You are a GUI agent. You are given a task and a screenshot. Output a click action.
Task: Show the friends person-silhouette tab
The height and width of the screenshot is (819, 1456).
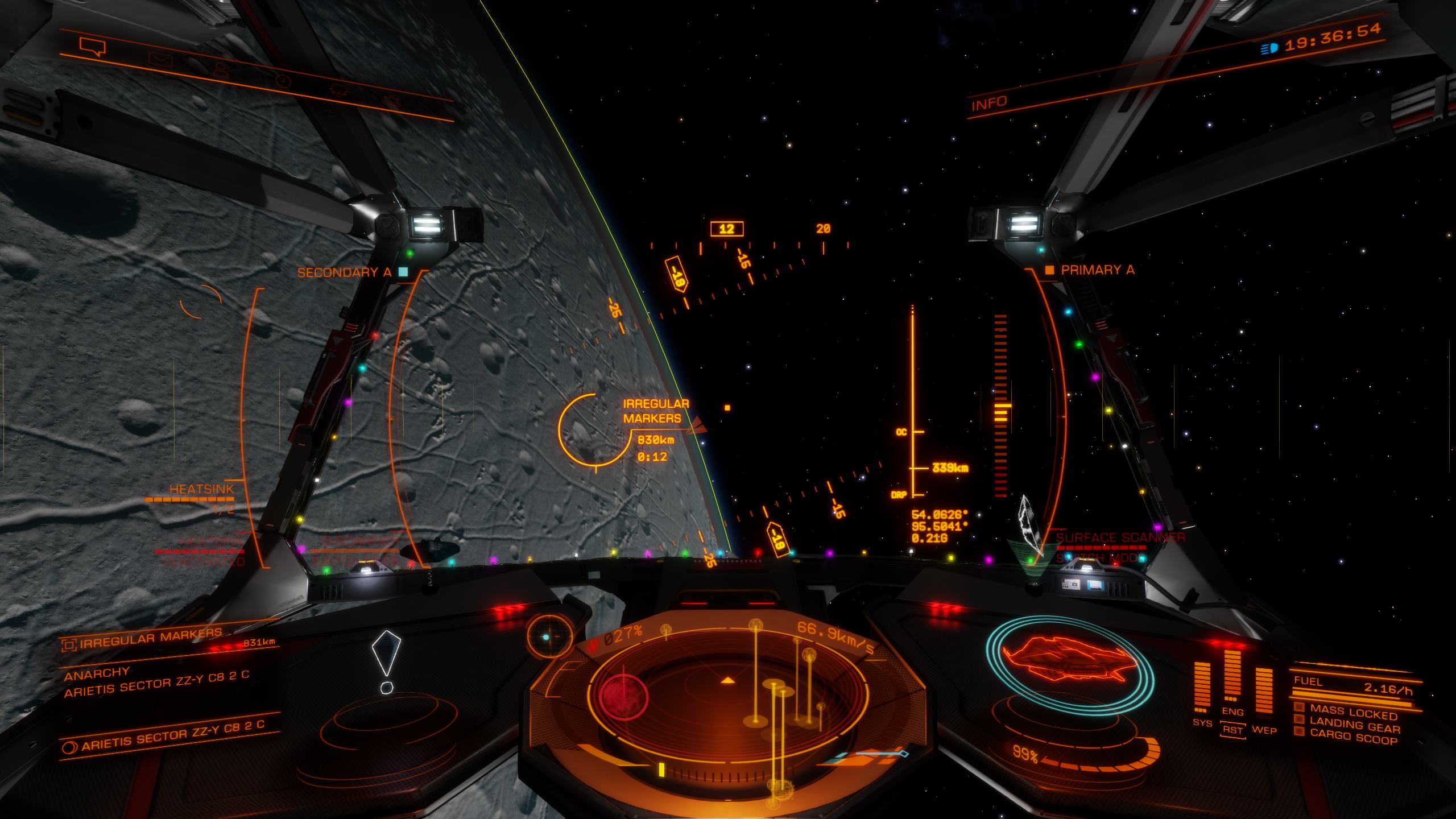[221, 70]
